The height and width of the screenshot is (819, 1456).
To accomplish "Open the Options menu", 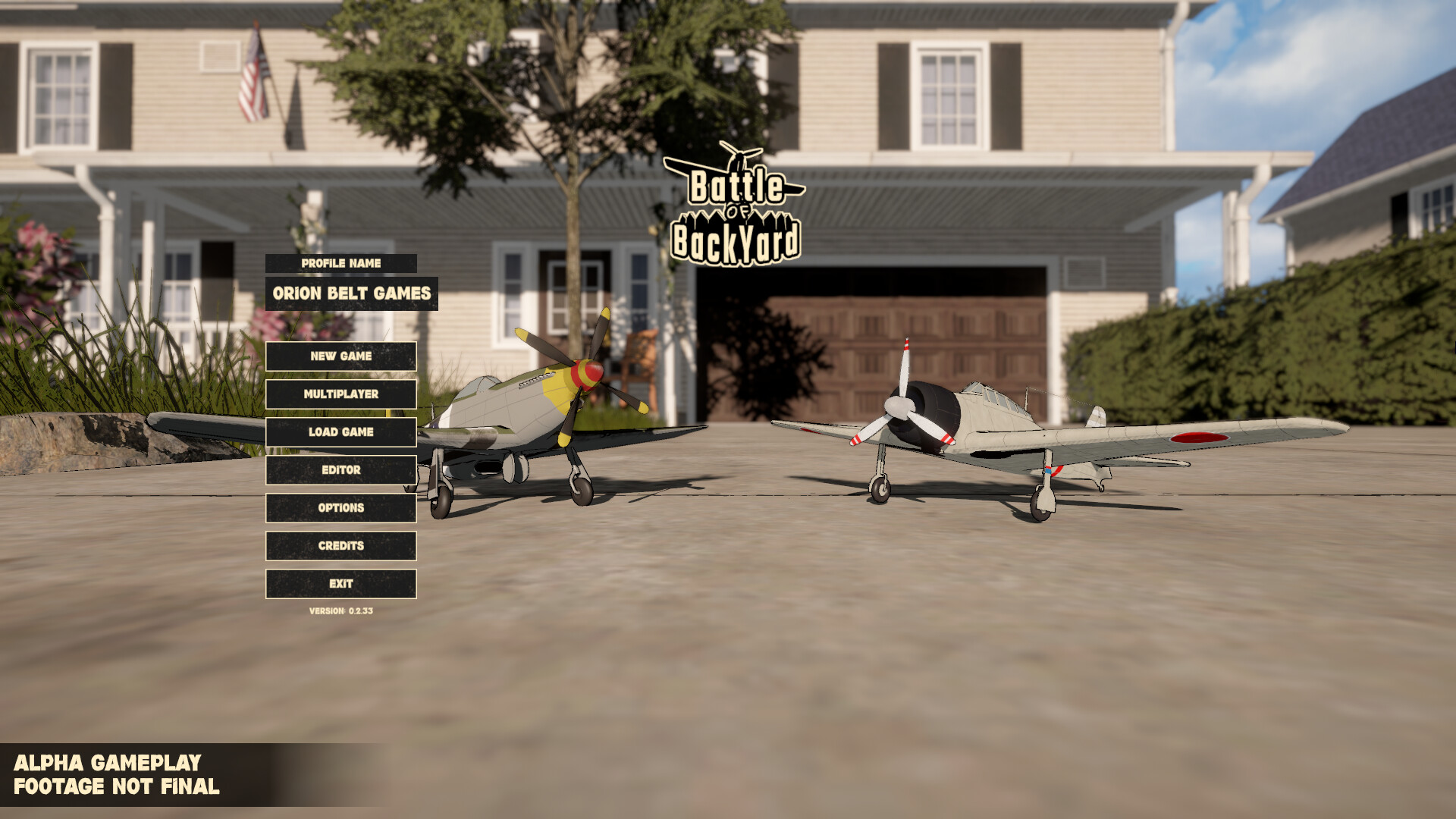I will pyautogui.click(x=340, y=508).
